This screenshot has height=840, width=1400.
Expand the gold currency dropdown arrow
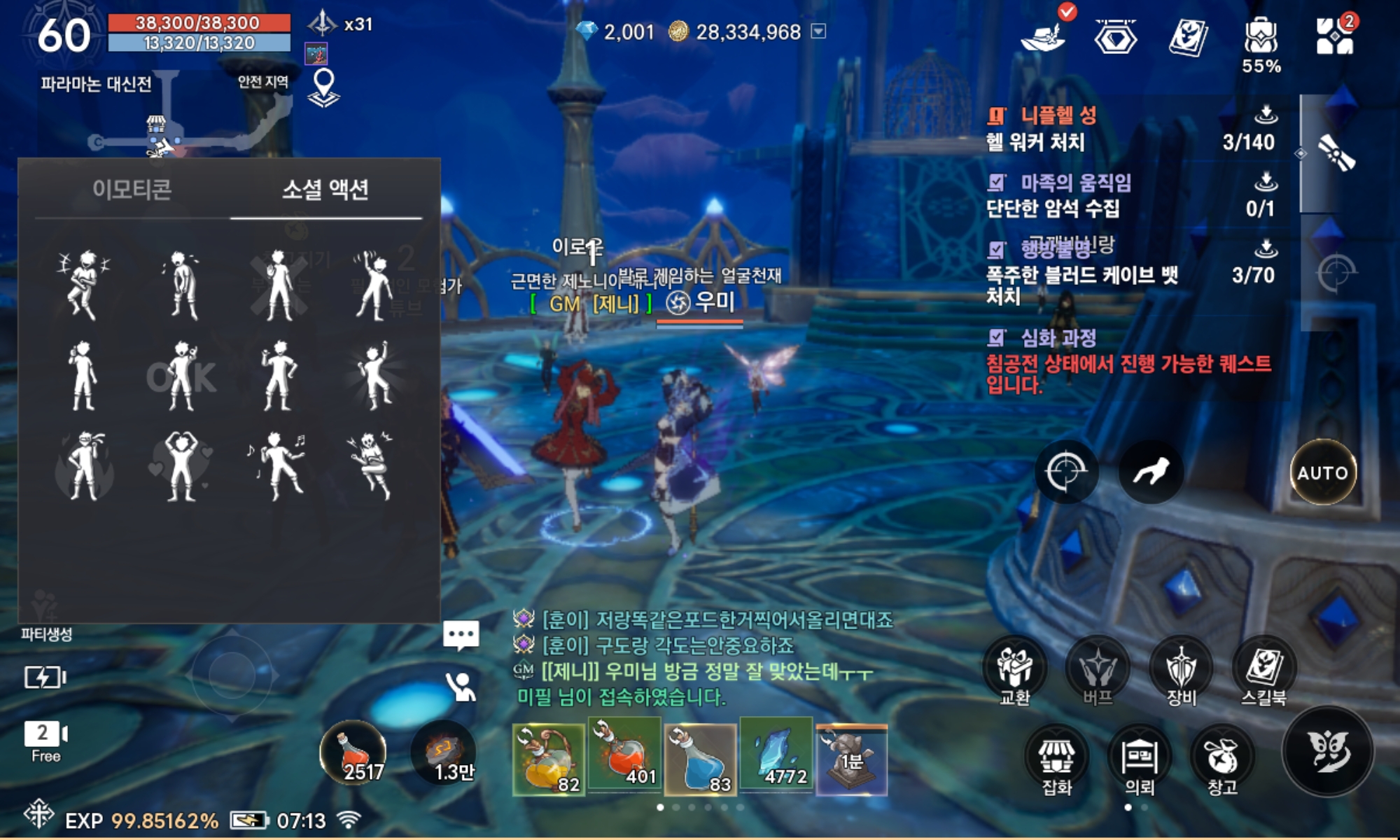pyautogui.click(x=818, y=31)
